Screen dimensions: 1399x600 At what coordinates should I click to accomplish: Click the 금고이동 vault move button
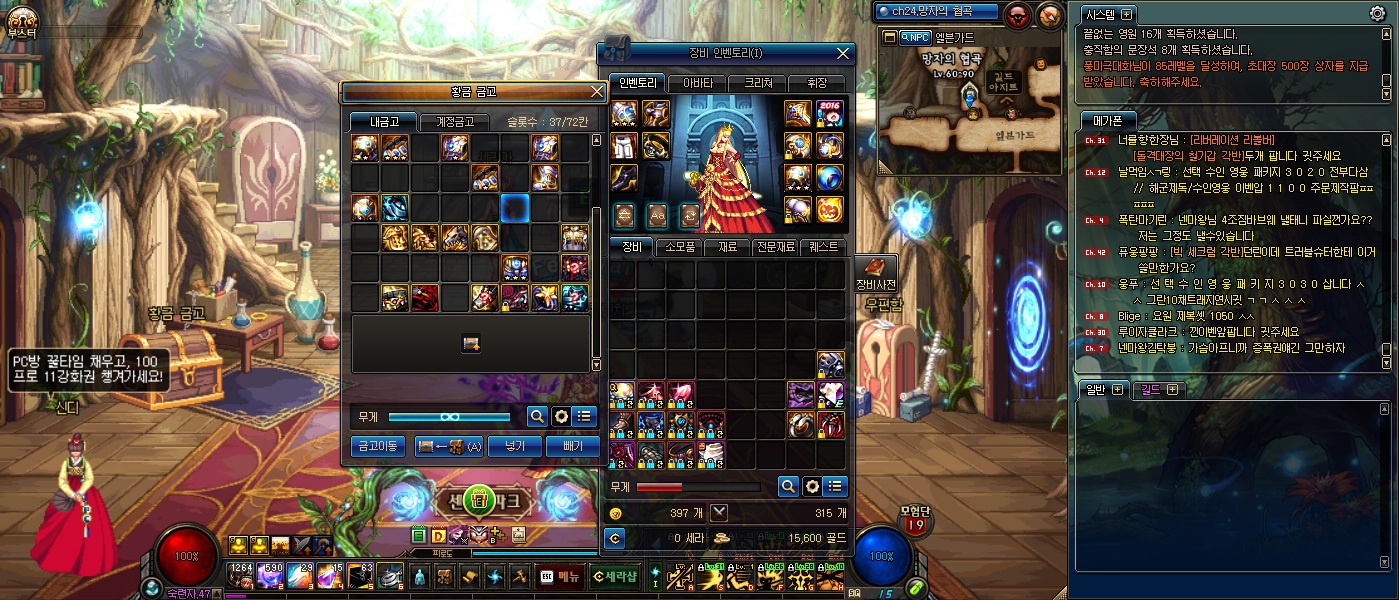(379, 446)
